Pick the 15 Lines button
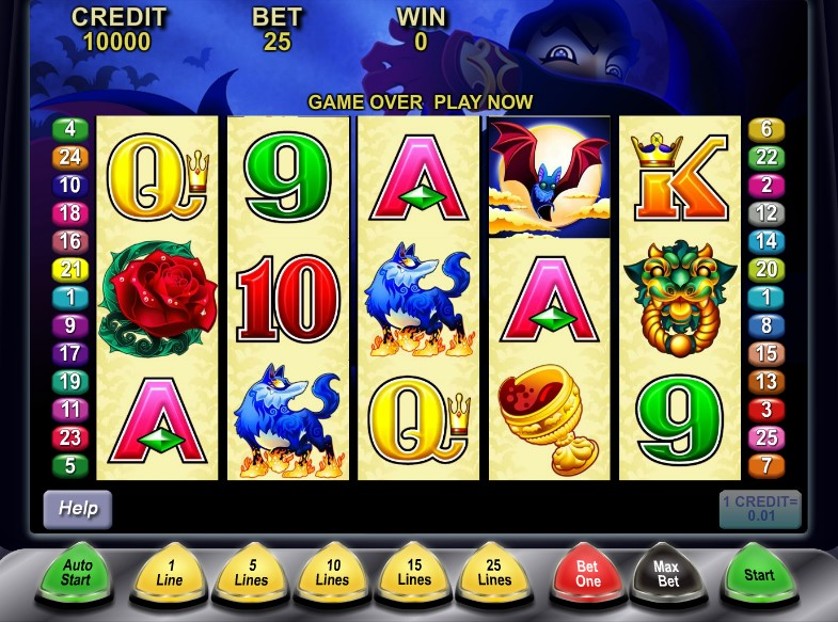This screenshot has height=622, width=838. point(414,575)
